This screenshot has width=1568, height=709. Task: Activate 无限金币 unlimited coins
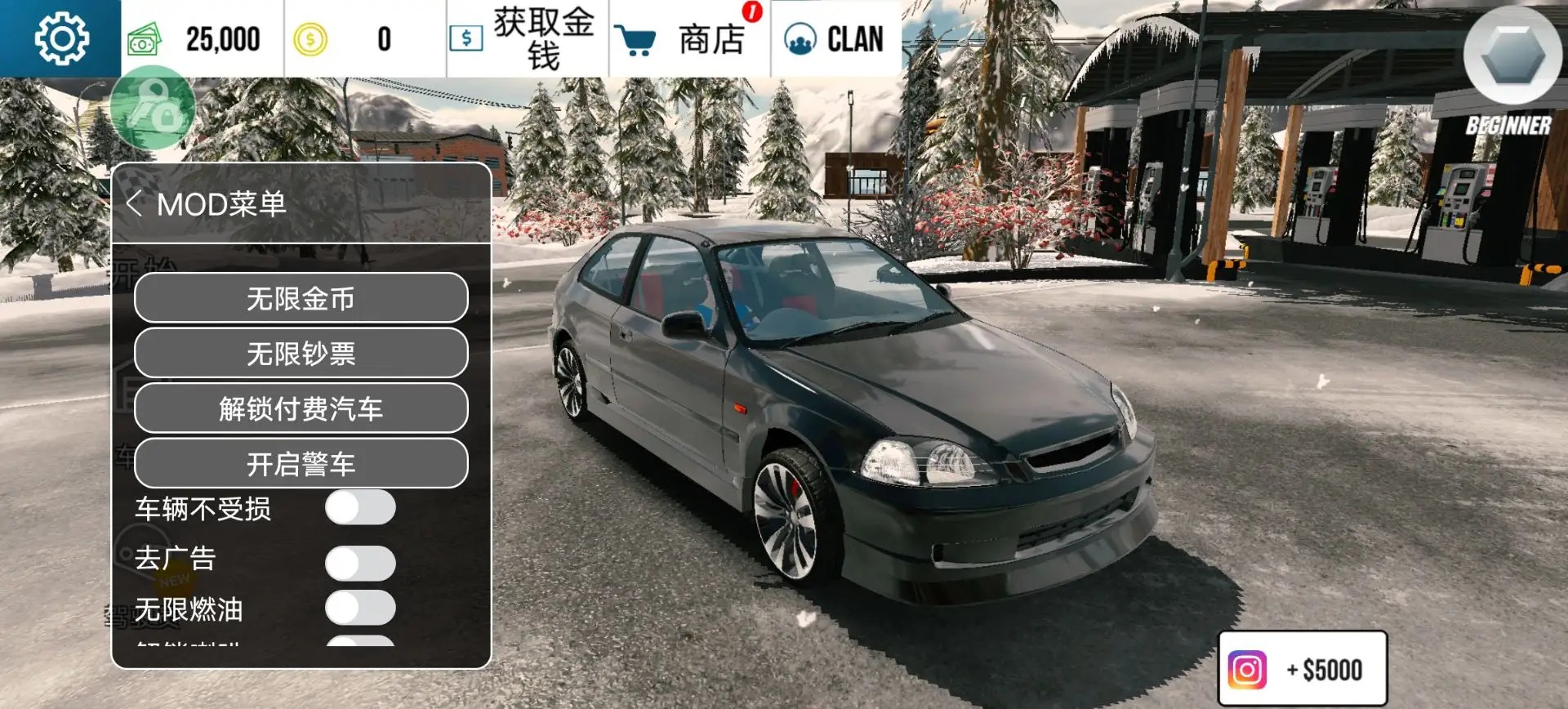[x=301, y=298]
